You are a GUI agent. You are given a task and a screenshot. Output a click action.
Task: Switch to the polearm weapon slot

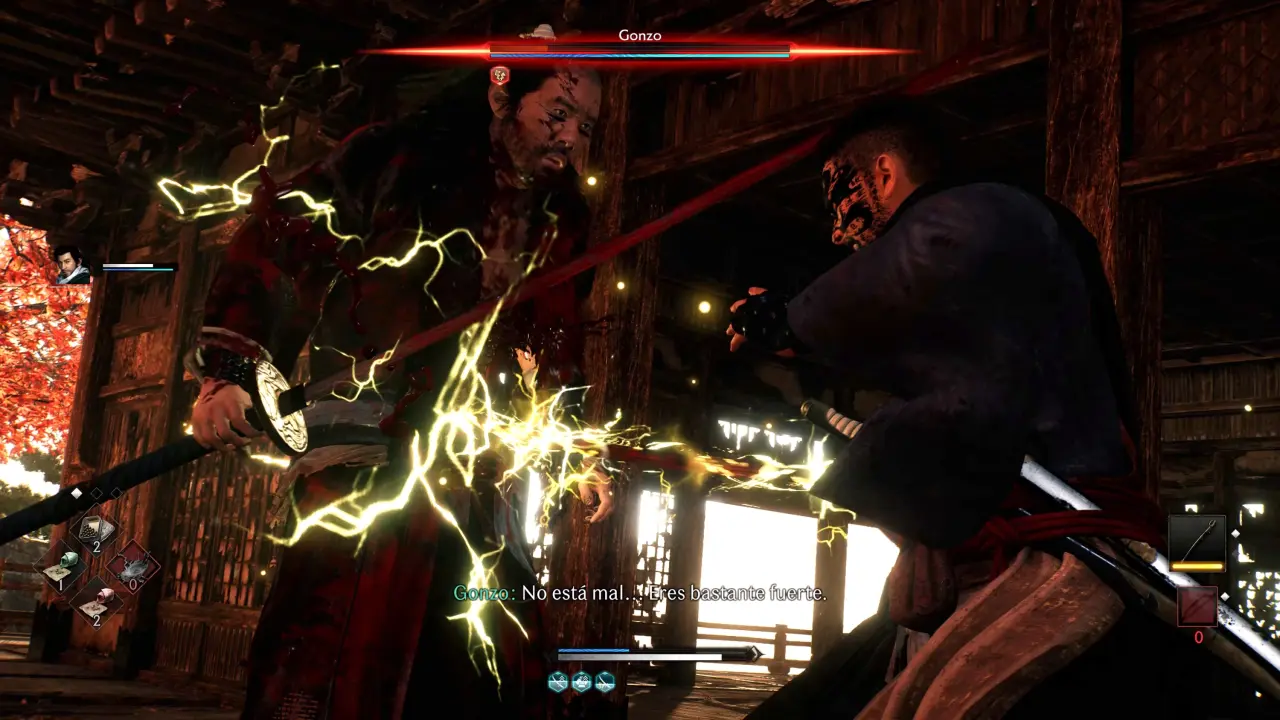[x=1197, y=543]
